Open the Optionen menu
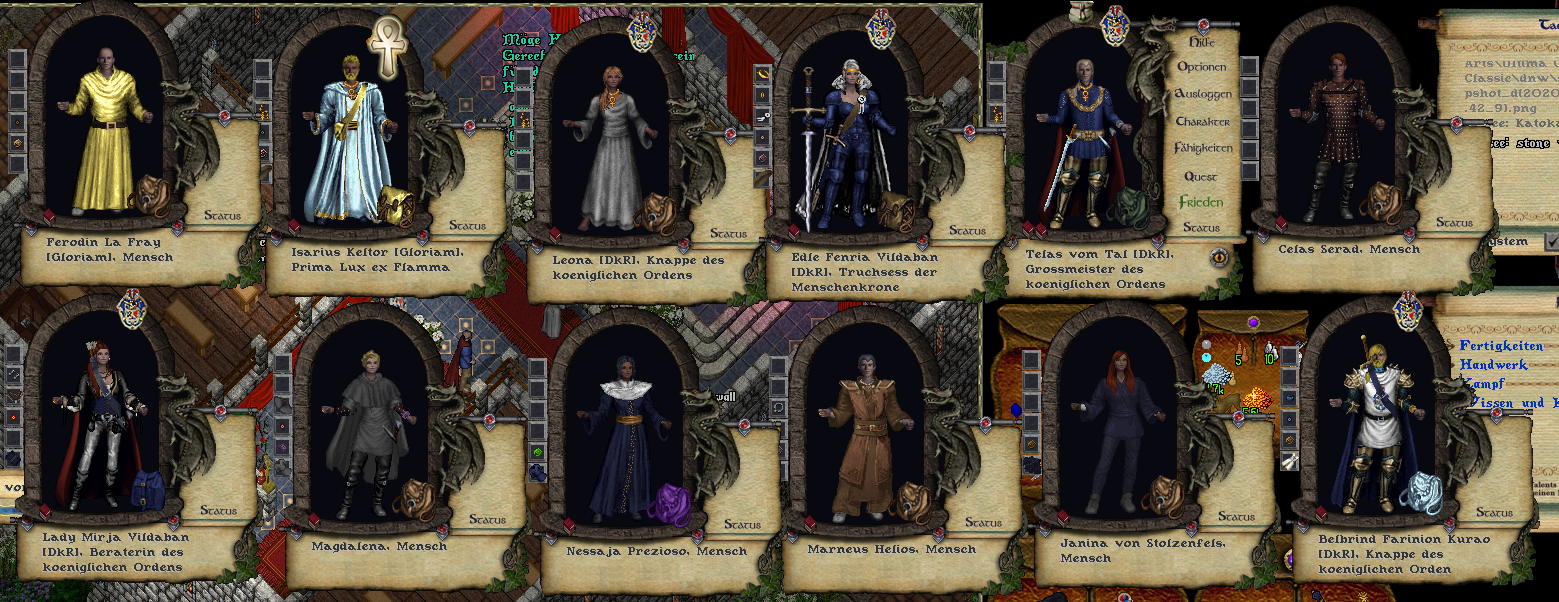Image resolution: width=1559 pixels, height=602 pixels. click(1201, 67)
